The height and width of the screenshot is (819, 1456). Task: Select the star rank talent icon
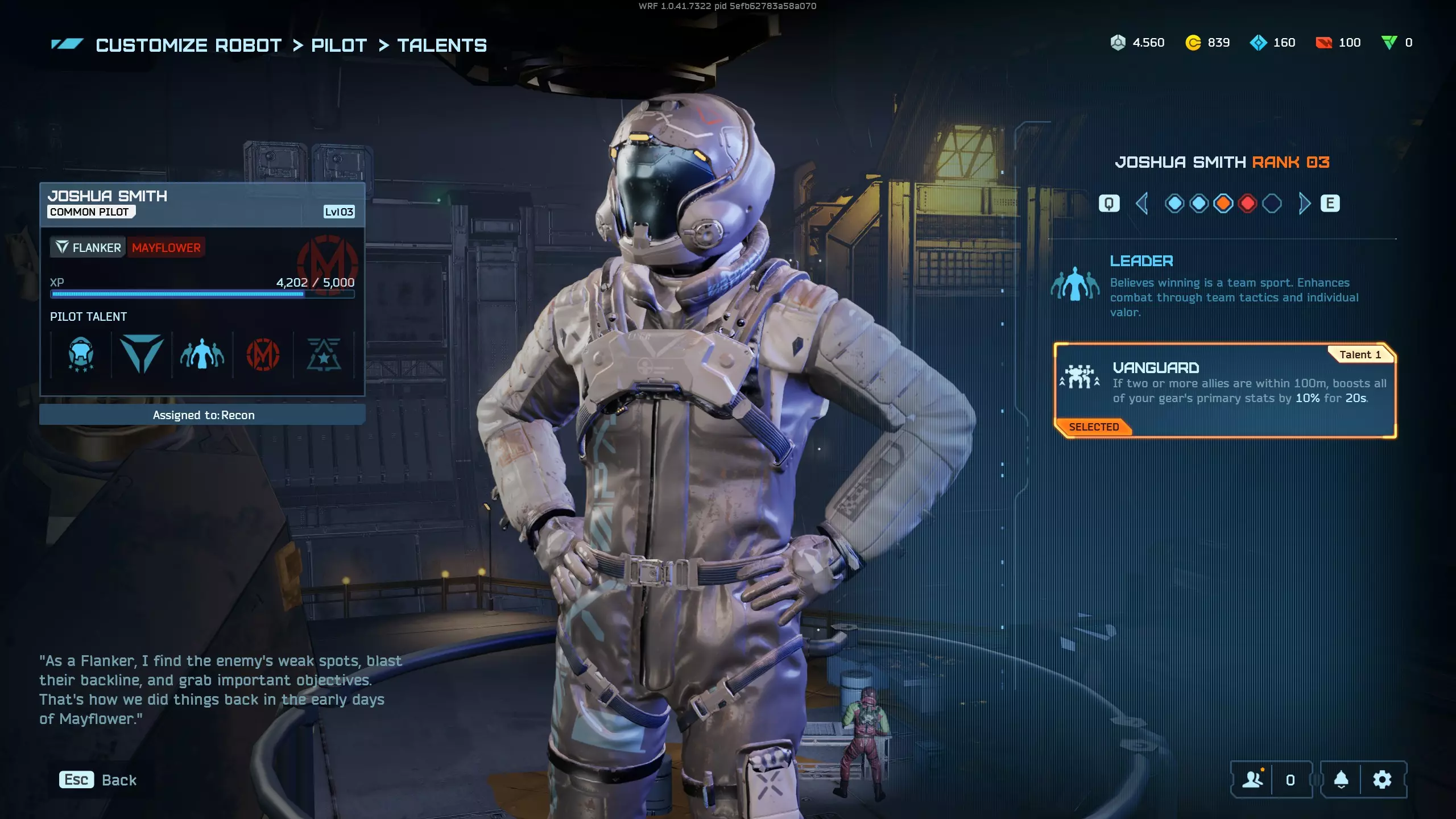[324, 355]
